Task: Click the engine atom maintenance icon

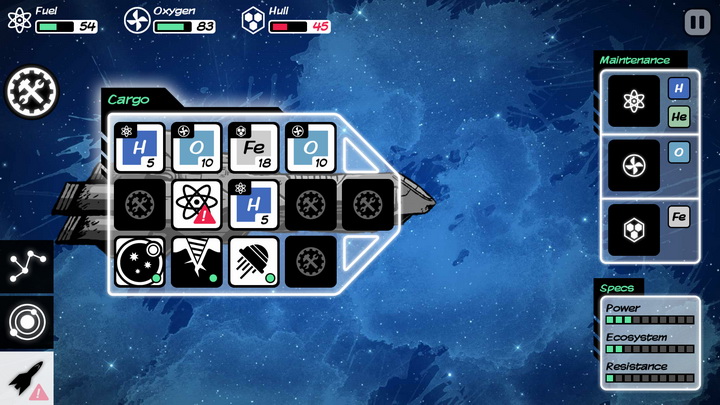Action: click(634, 101)
